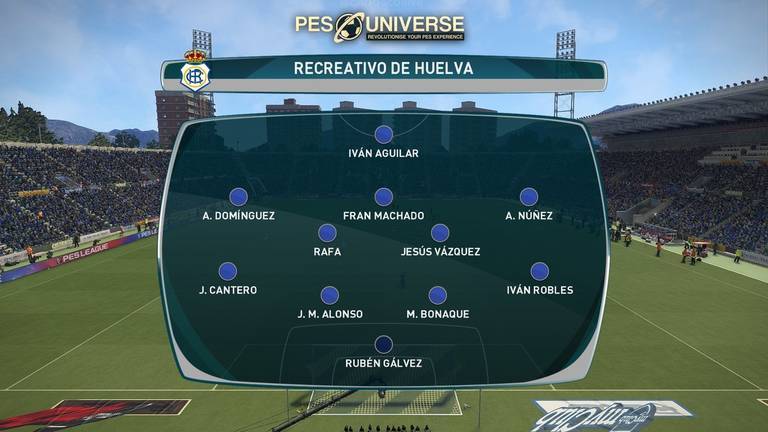Click the Recreativo de Huelva club crest

(x=195, y=72)
